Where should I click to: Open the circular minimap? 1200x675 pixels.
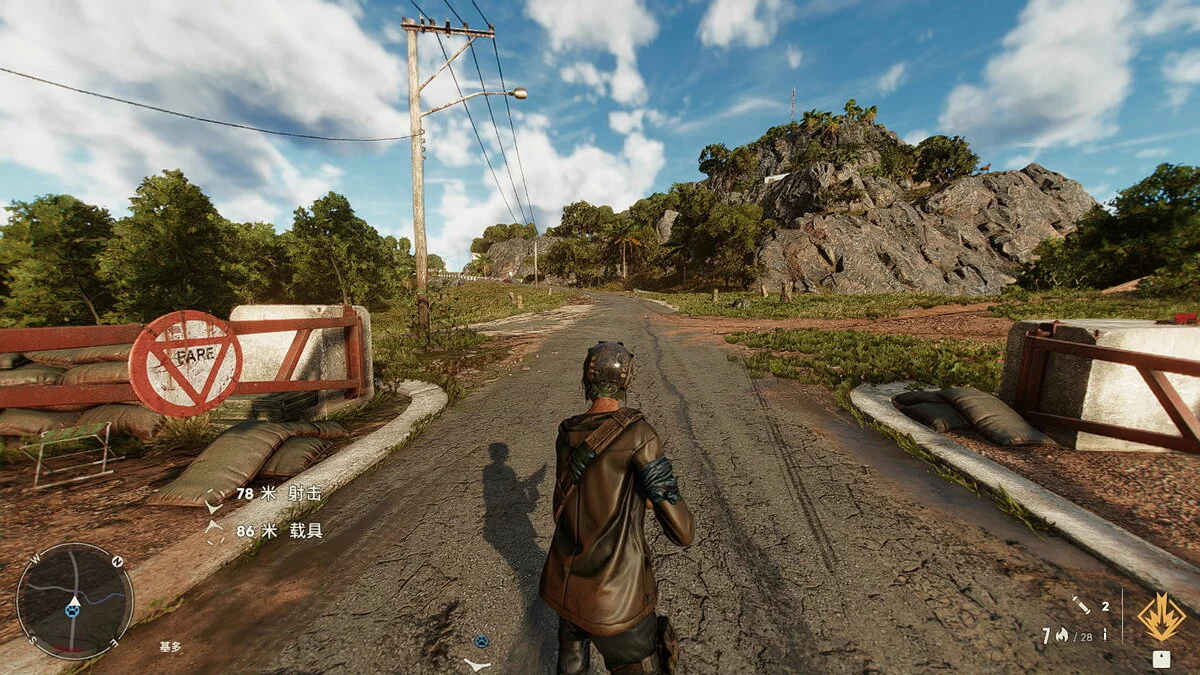[x=74, y=601]
